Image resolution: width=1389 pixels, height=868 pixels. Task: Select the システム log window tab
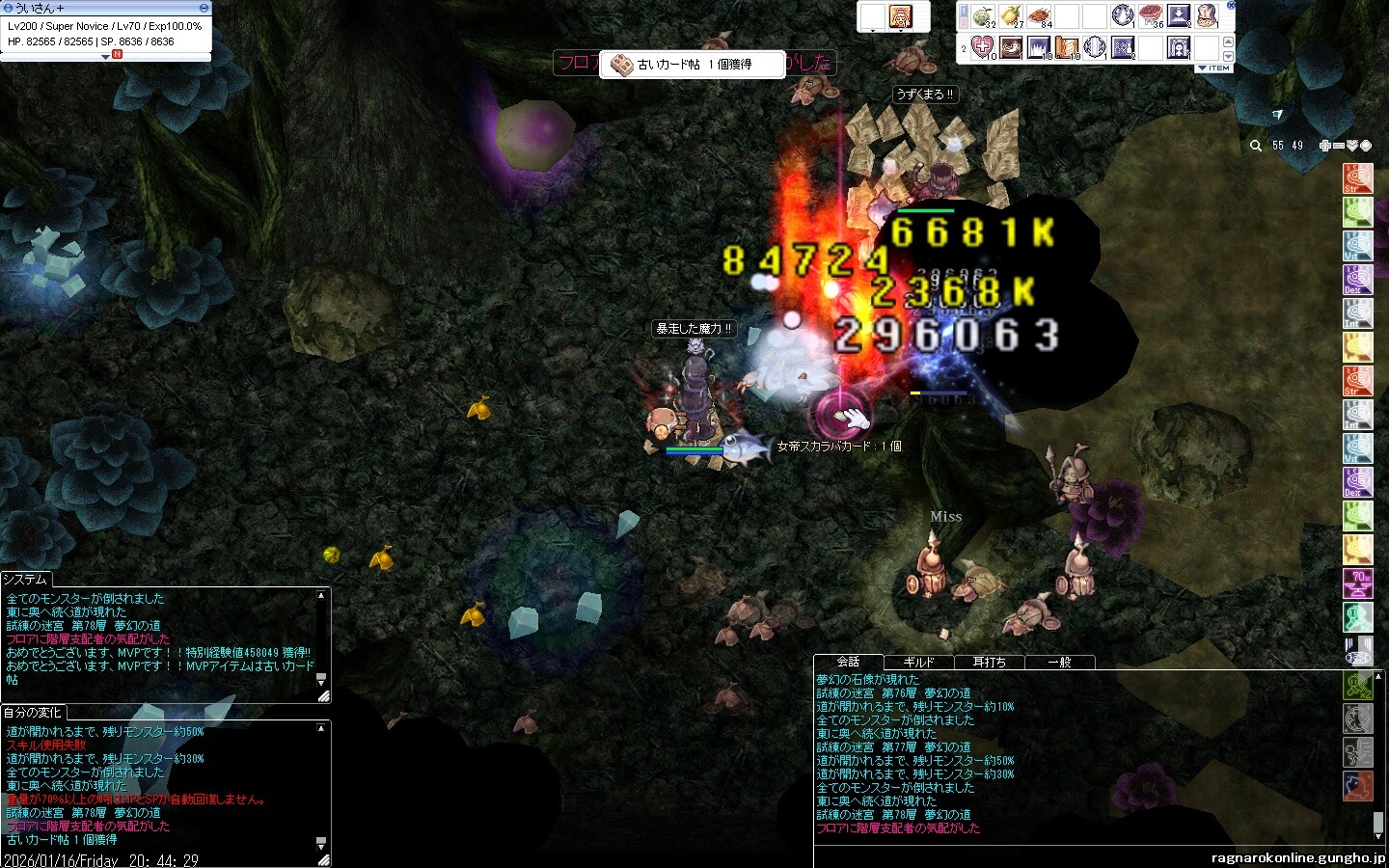[x=24, y=580]
